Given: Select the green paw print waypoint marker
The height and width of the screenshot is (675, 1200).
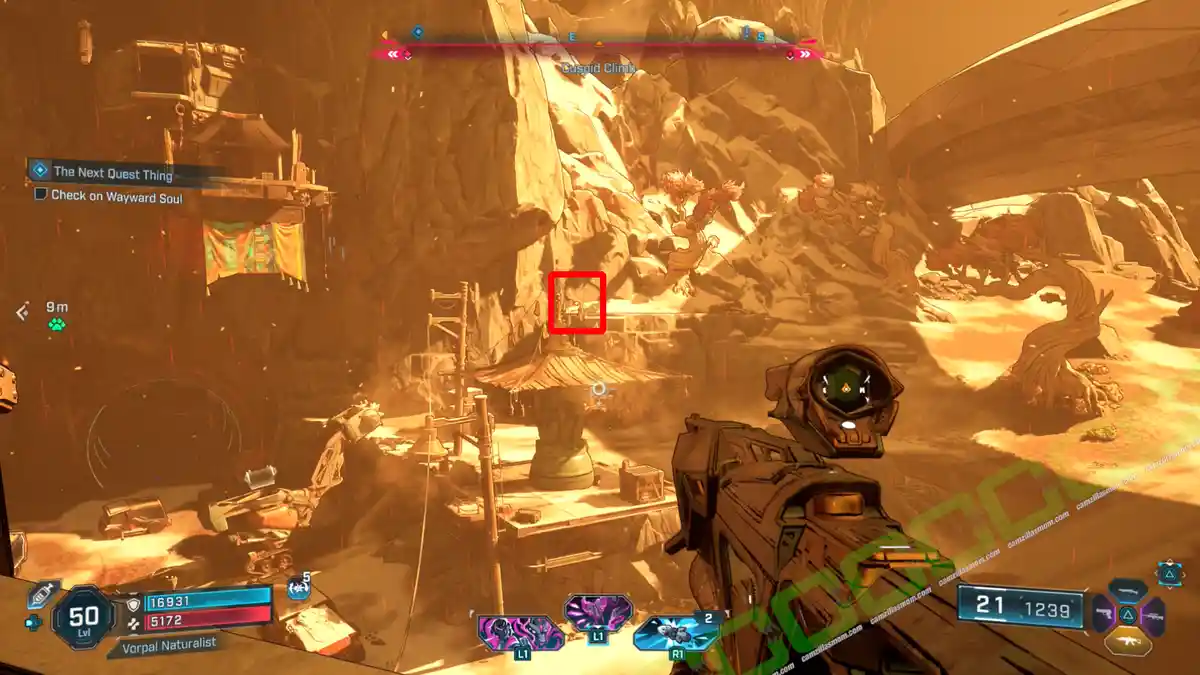Looking at the screenshot, I should (x=57, y=324).
